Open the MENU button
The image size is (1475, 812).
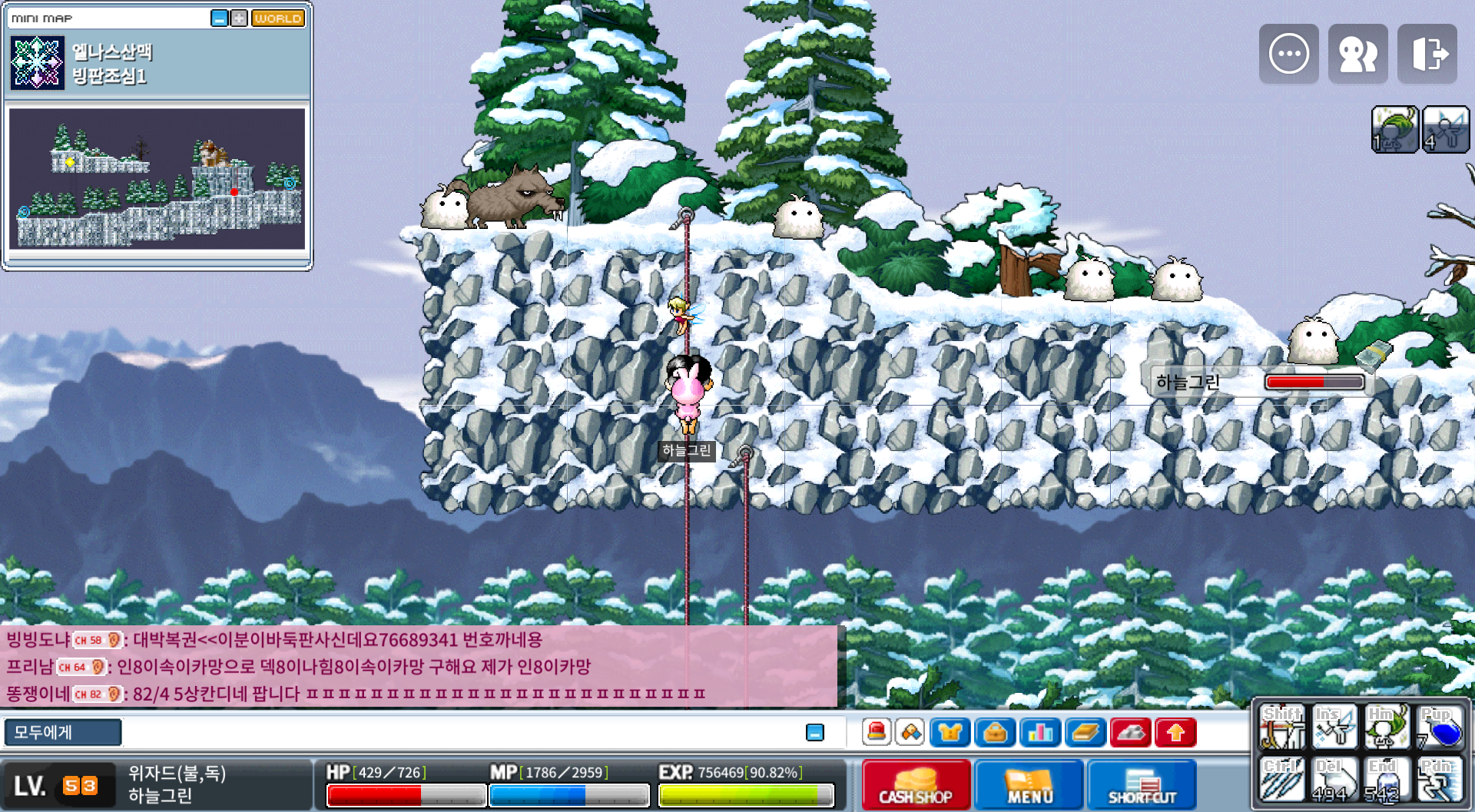tap(1029, 784)
